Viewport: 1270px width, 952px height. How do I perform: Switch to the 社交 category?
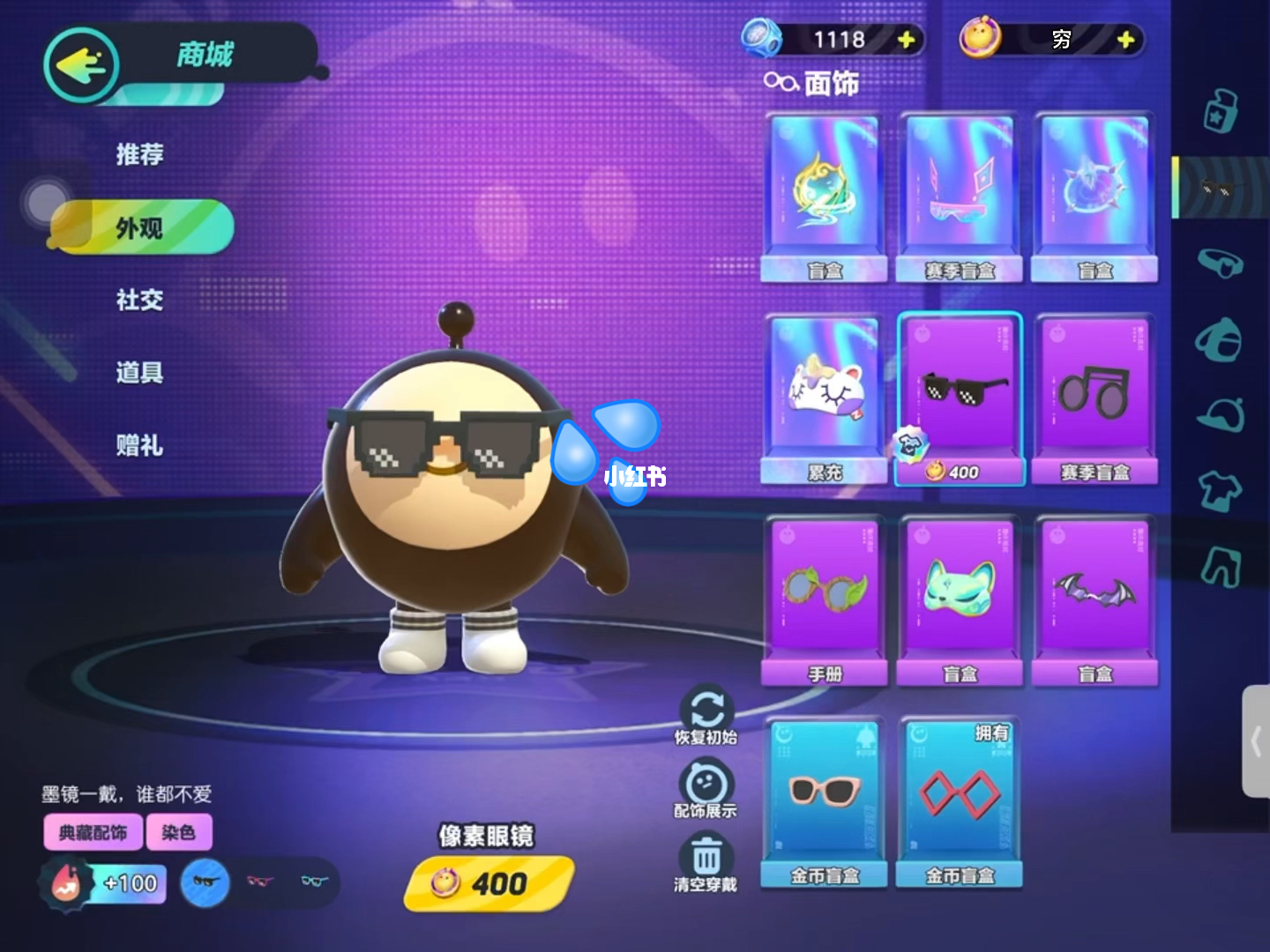click(x=139, y=301)
